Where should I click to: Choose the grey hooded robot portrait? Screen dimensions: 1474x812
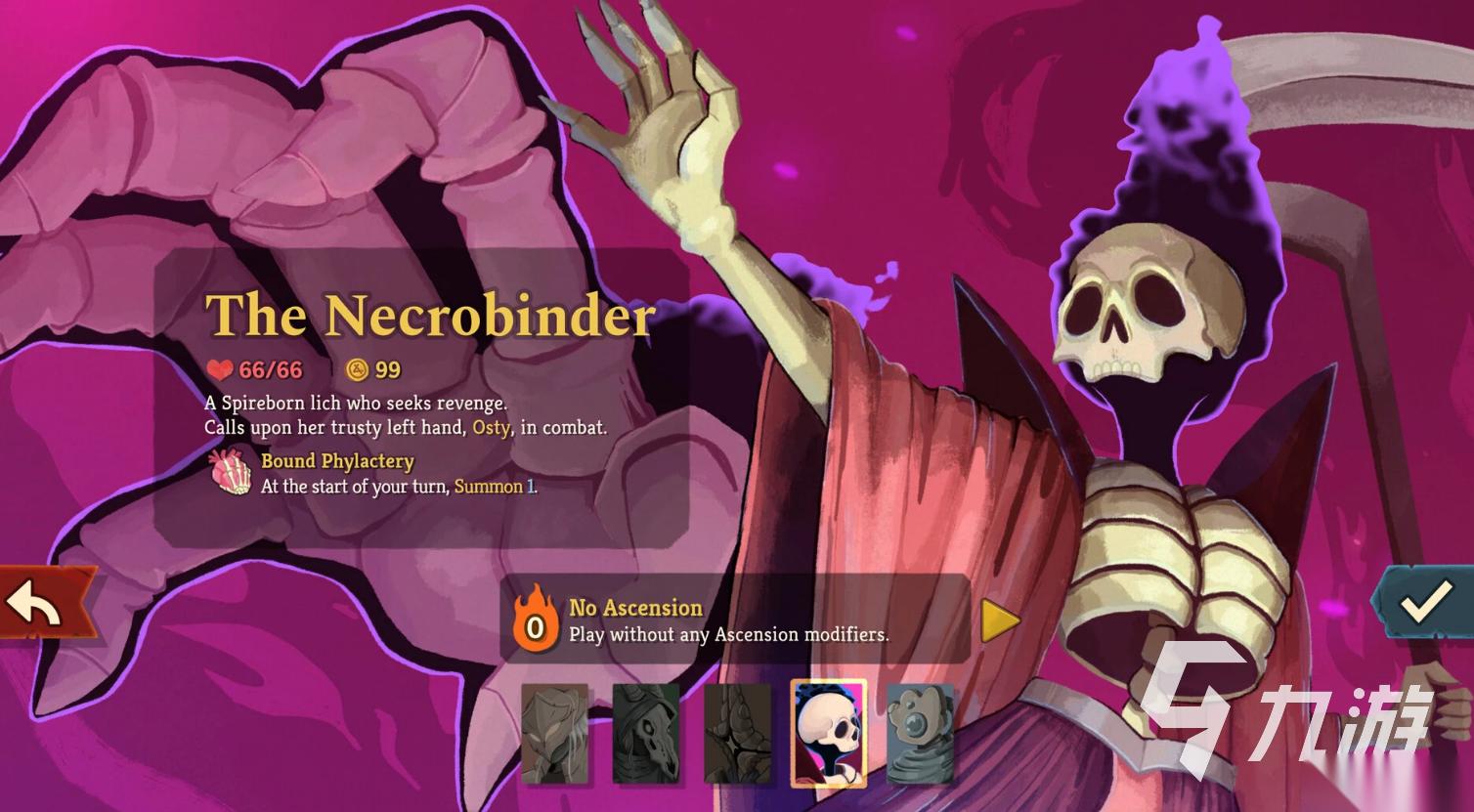(920, 733)
